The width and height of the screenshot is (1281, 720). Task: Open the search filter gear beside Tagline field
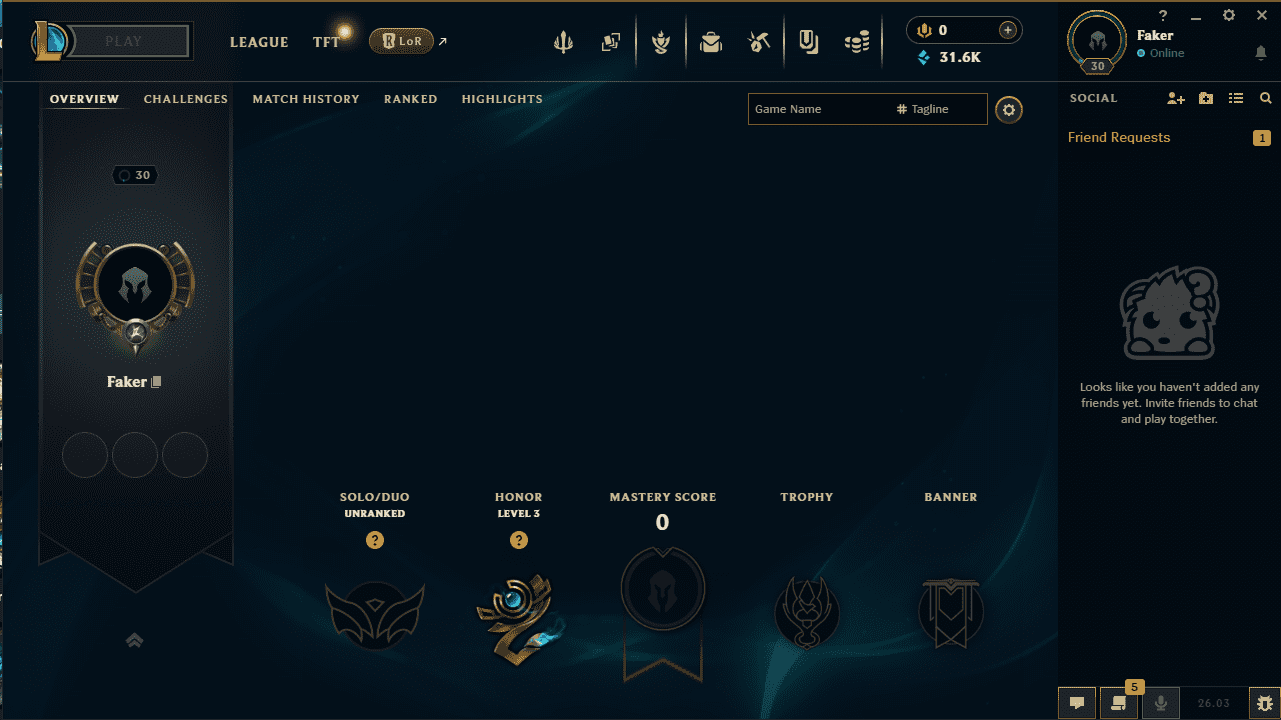click(x=1008, y=109)
